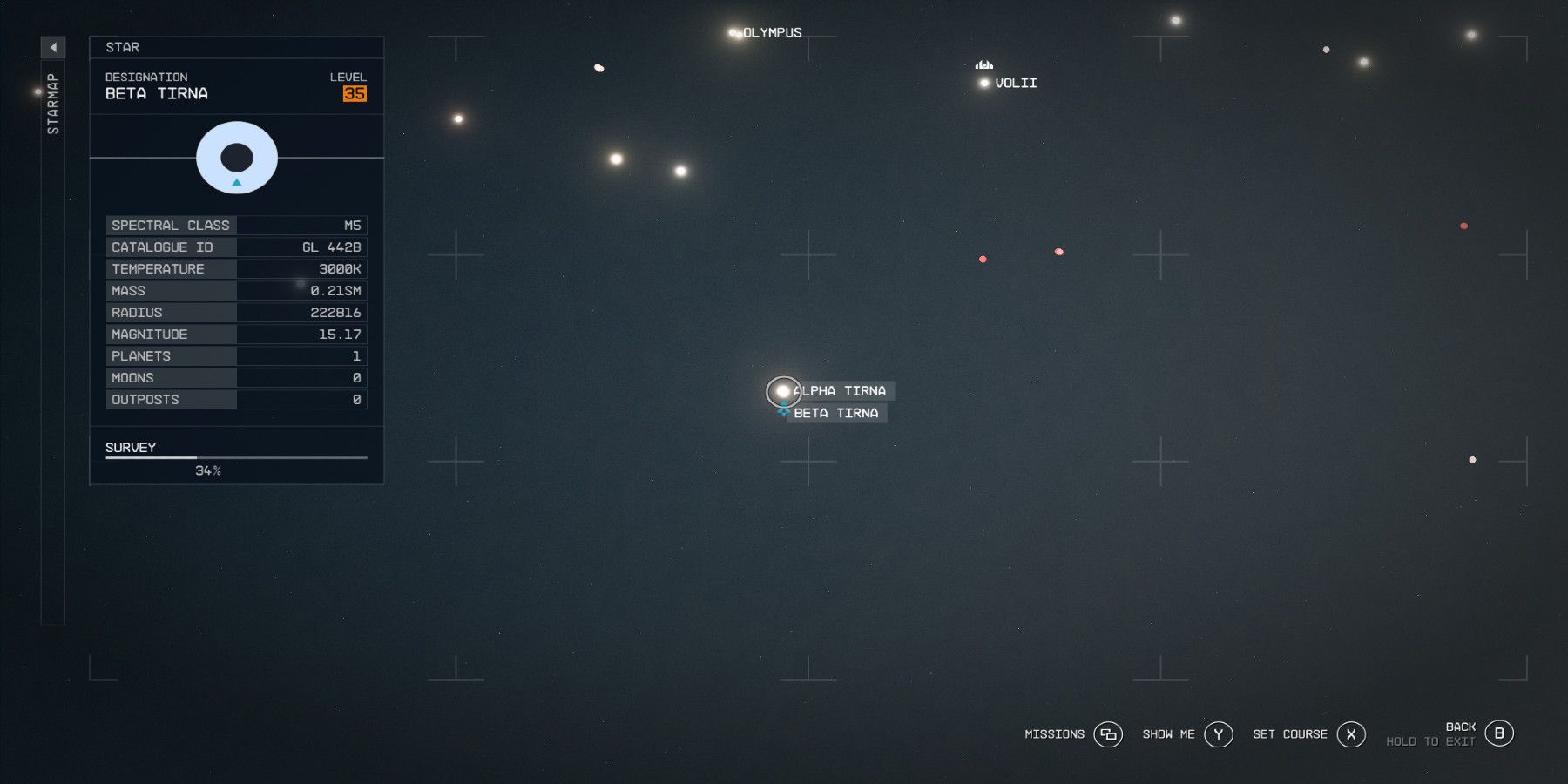Select the Olympus star
Screen dimensions: 1568x784
pyautogui.click(x=732, y=32)
